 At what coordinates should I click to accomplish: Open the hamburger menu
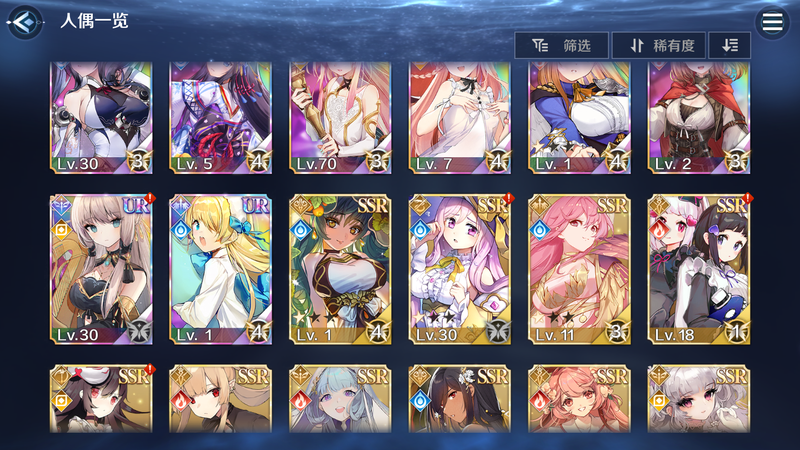tap(771, 22)
